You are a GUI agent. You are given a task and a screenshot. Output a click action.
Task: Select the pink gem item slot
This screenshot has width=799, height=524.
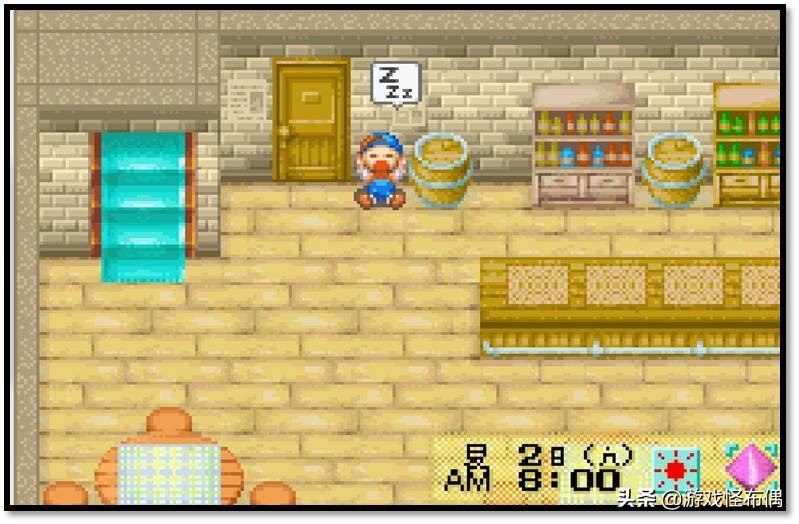(x=751, y=467)
